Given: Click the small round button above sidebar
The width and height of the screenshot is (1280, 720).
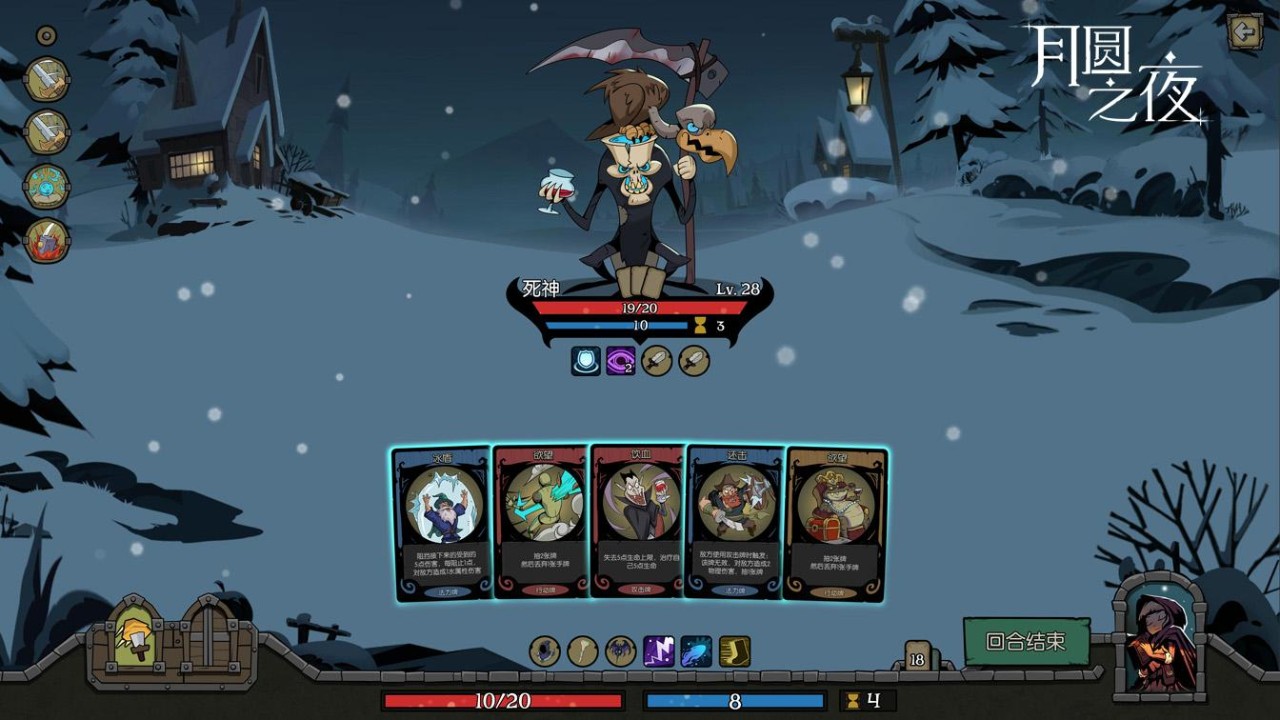Looking at the screenshot, I should [x=46, y=37].
